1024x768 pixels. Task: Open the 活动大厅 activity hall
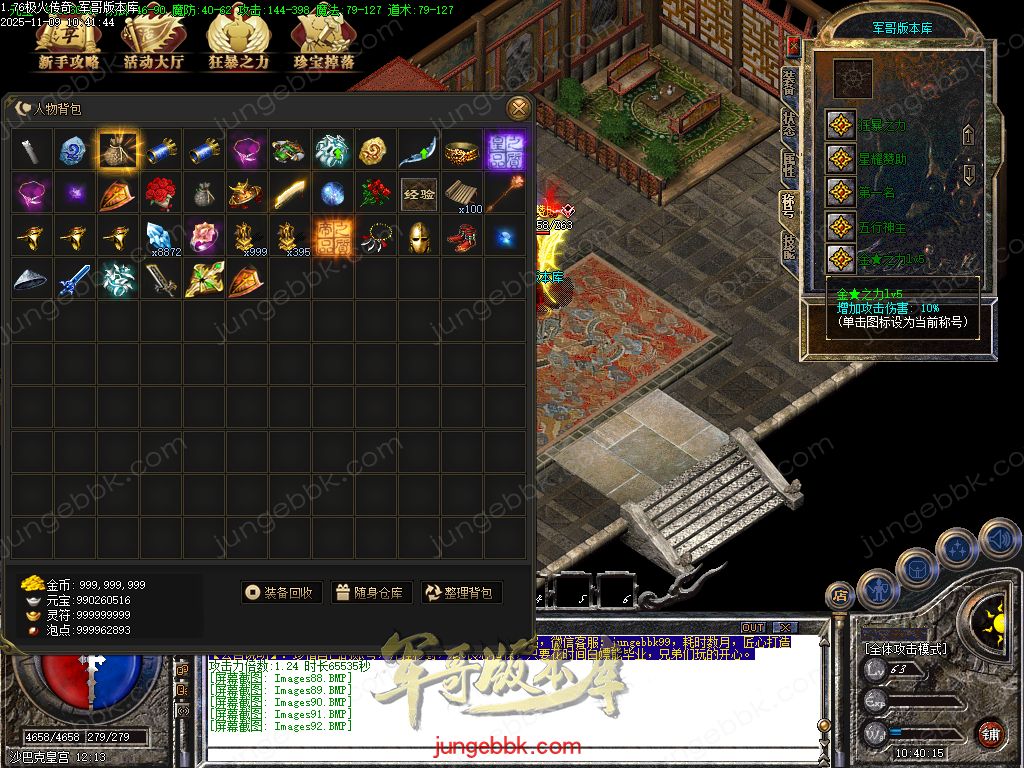pyautogui.click(x=153, y=44)
